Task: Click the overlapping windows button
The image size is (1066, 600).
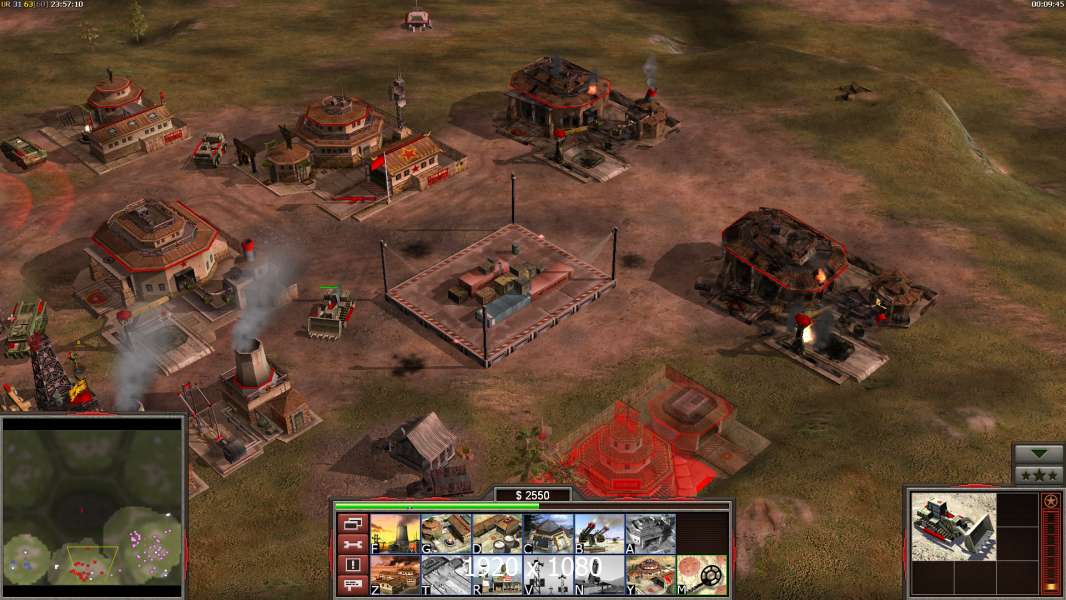Action: [x=351, y=523]
